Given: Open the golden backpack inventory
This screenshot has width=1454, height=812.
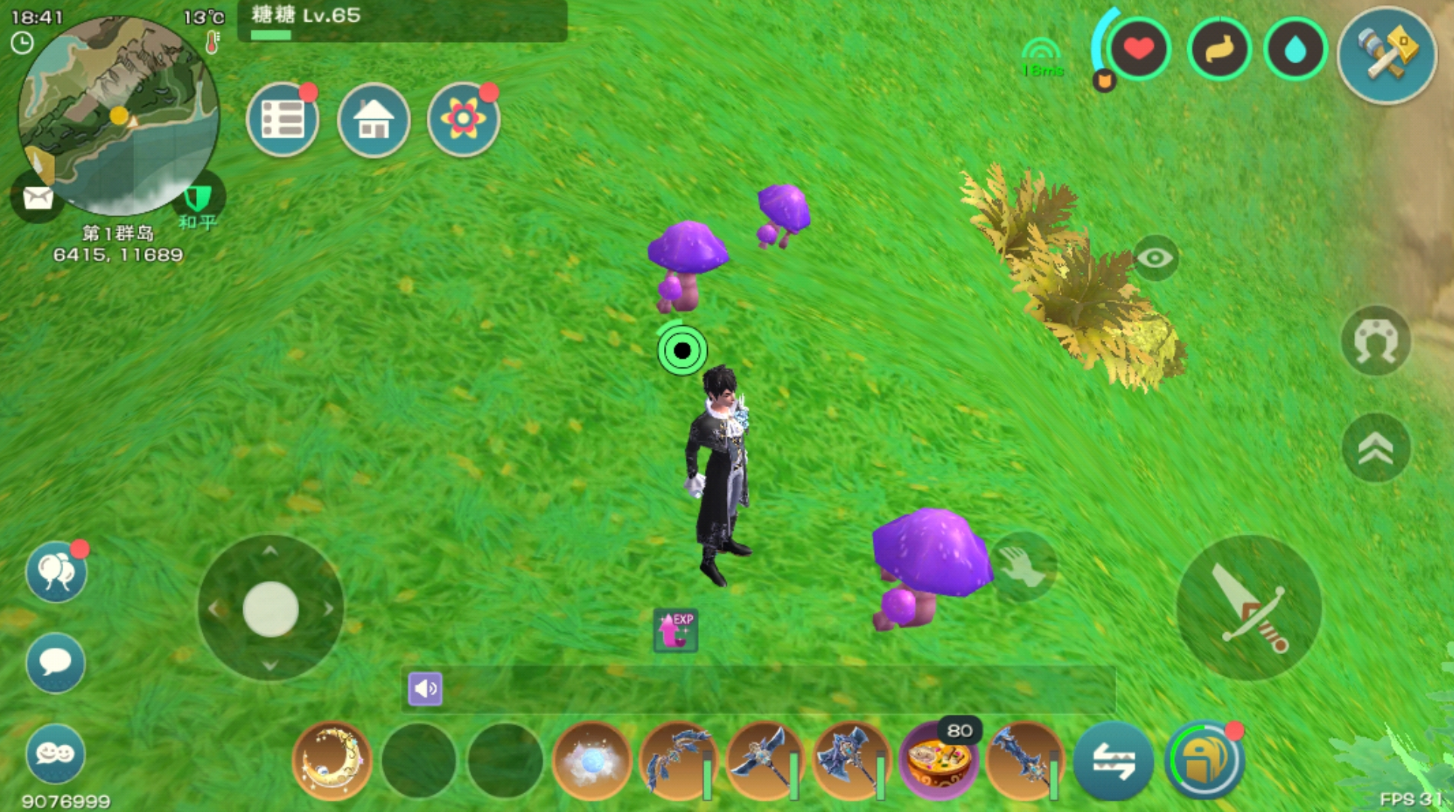Looking at the screenshot, I should pos(1204,761).
